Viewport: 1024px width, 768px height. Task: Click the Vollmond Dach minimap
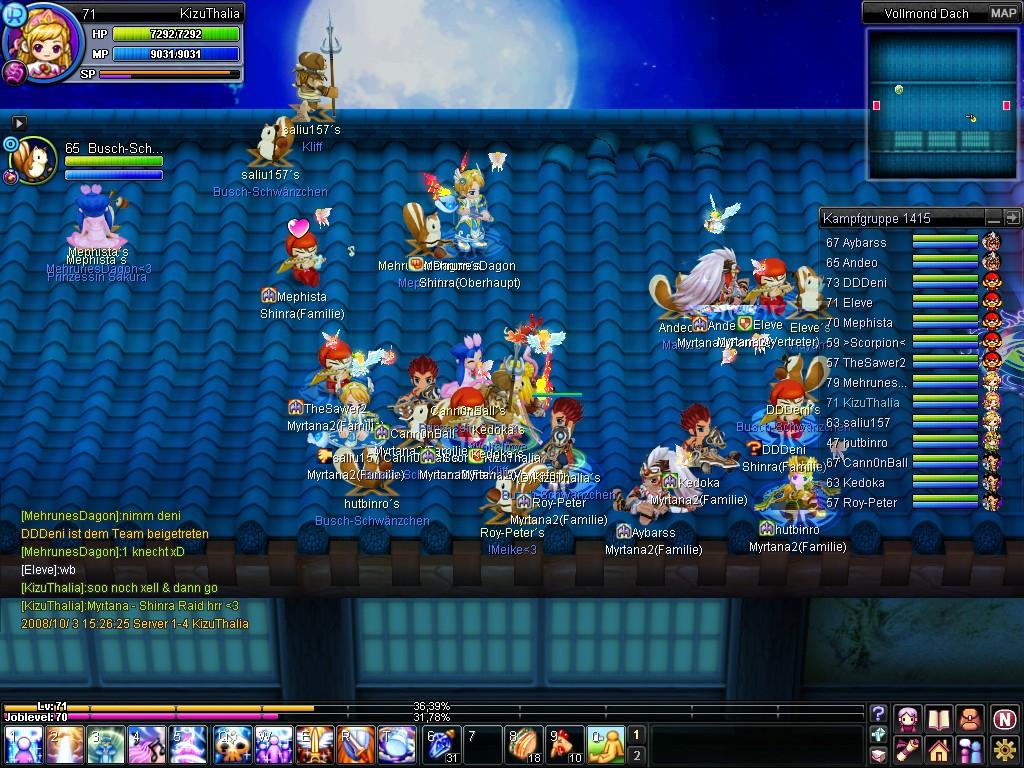(941, 103)
